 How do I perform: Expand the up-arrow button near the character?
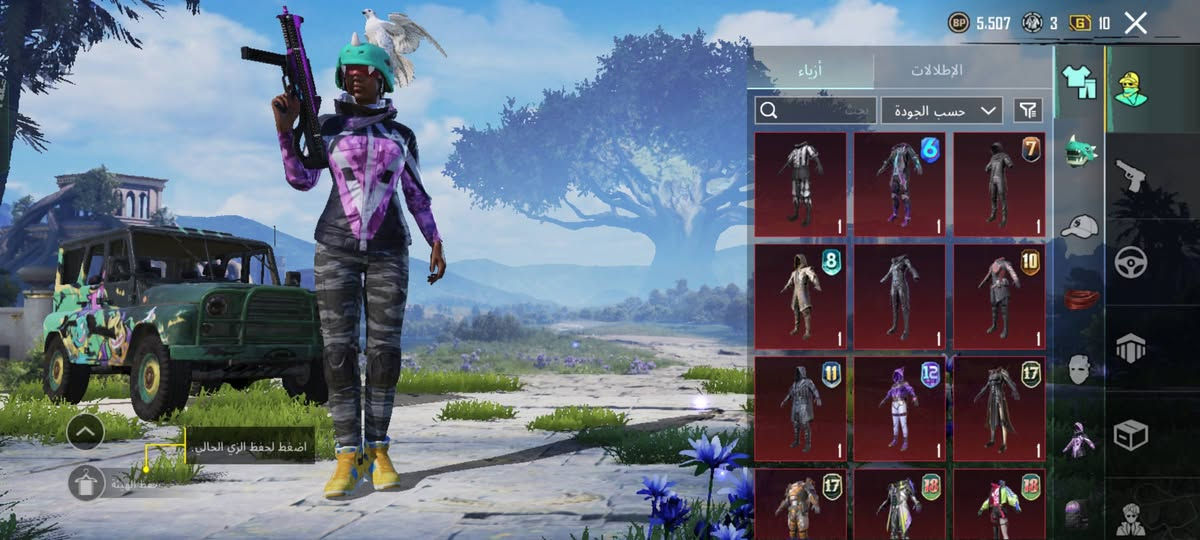pos(86,432)
